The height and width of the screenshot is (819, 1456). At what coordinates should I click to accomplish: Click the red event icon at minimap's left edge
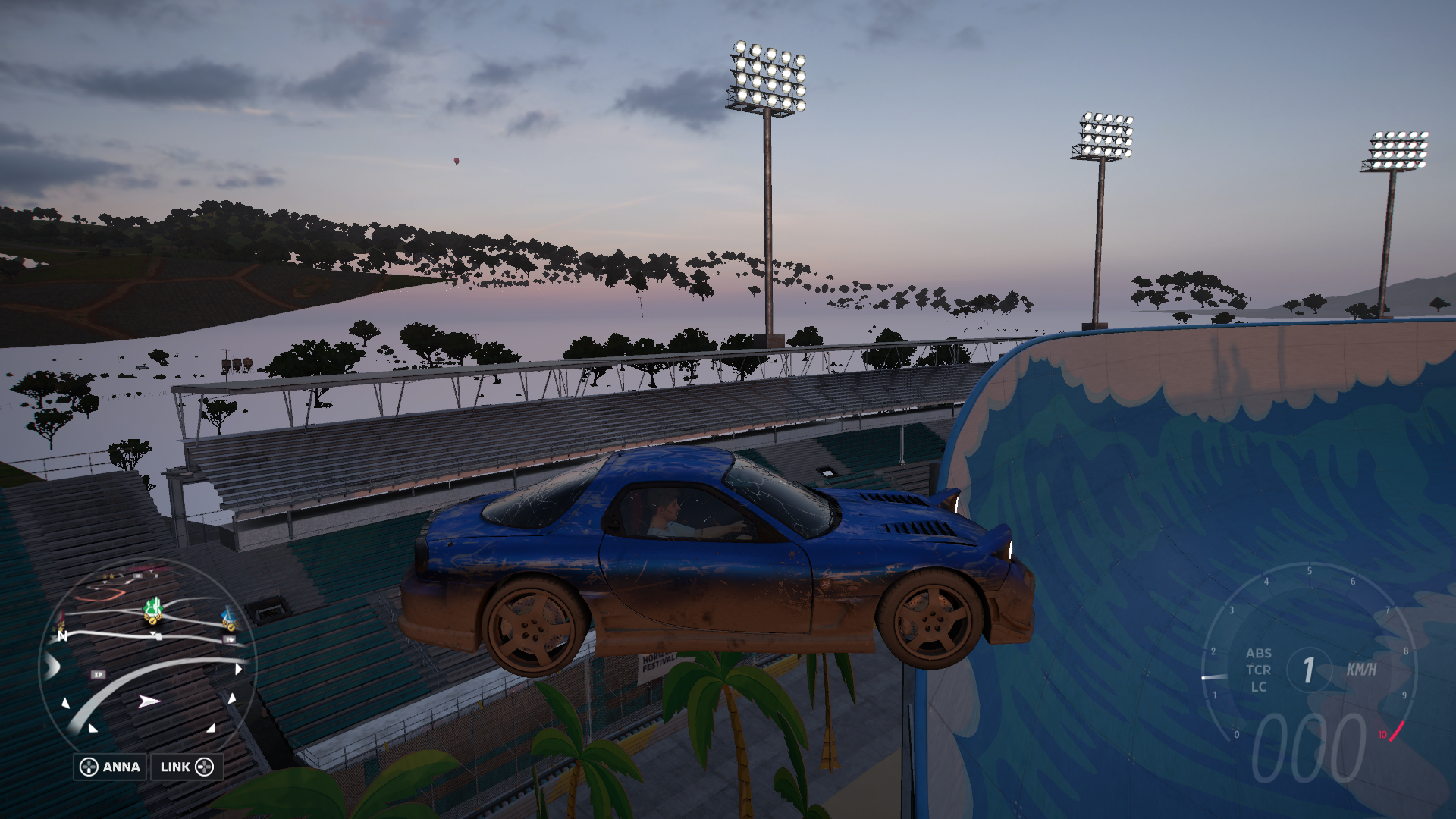[62, 616]
